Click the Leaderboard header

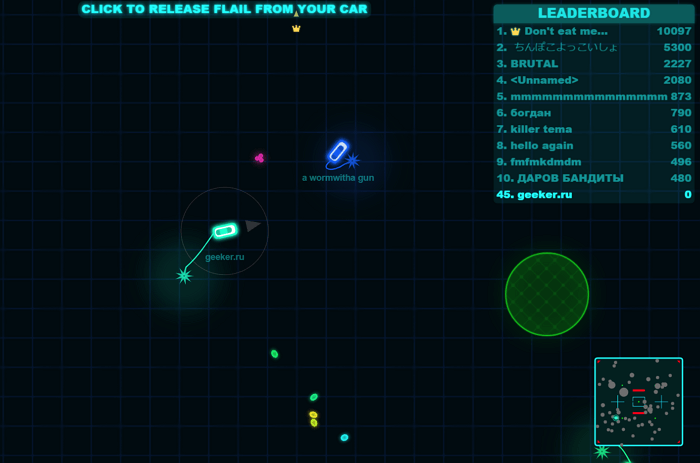pos(594,14)
